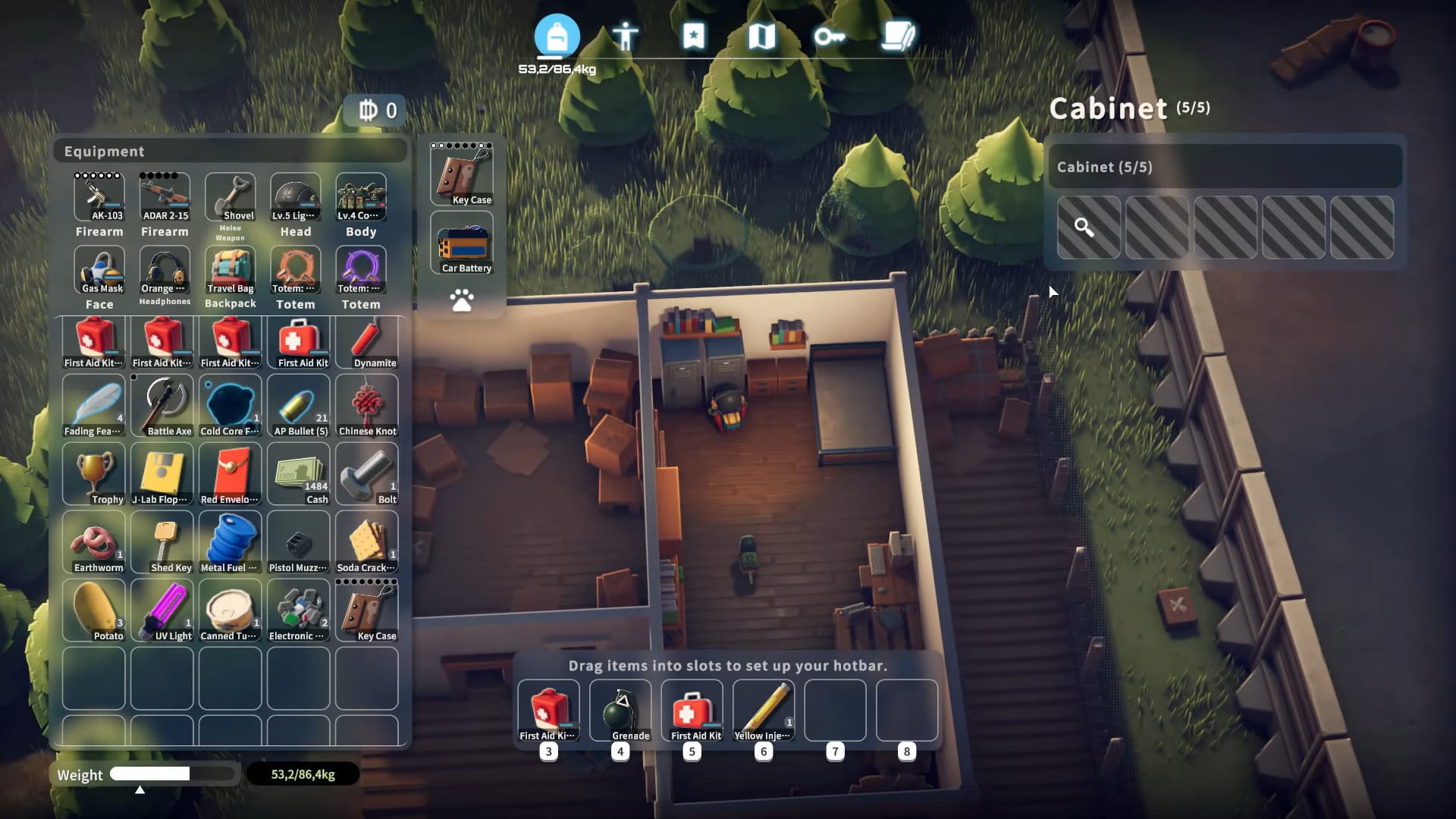Open the notes journal tab
Viewport: 1456px width, 819px height.
click(x=899, y=36)
